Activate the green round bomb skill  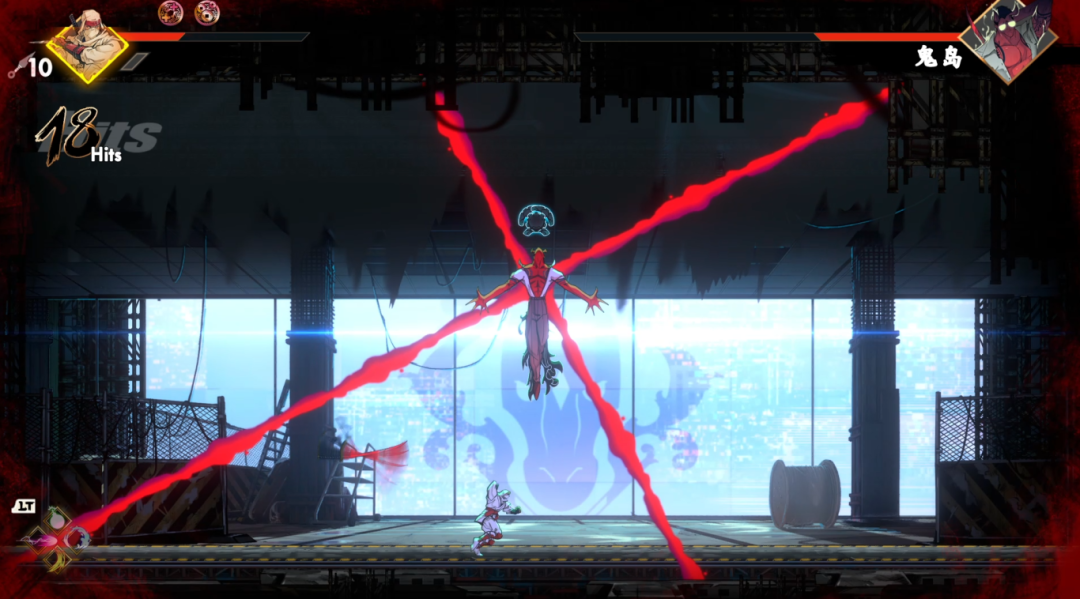click(x=57, y=521)
